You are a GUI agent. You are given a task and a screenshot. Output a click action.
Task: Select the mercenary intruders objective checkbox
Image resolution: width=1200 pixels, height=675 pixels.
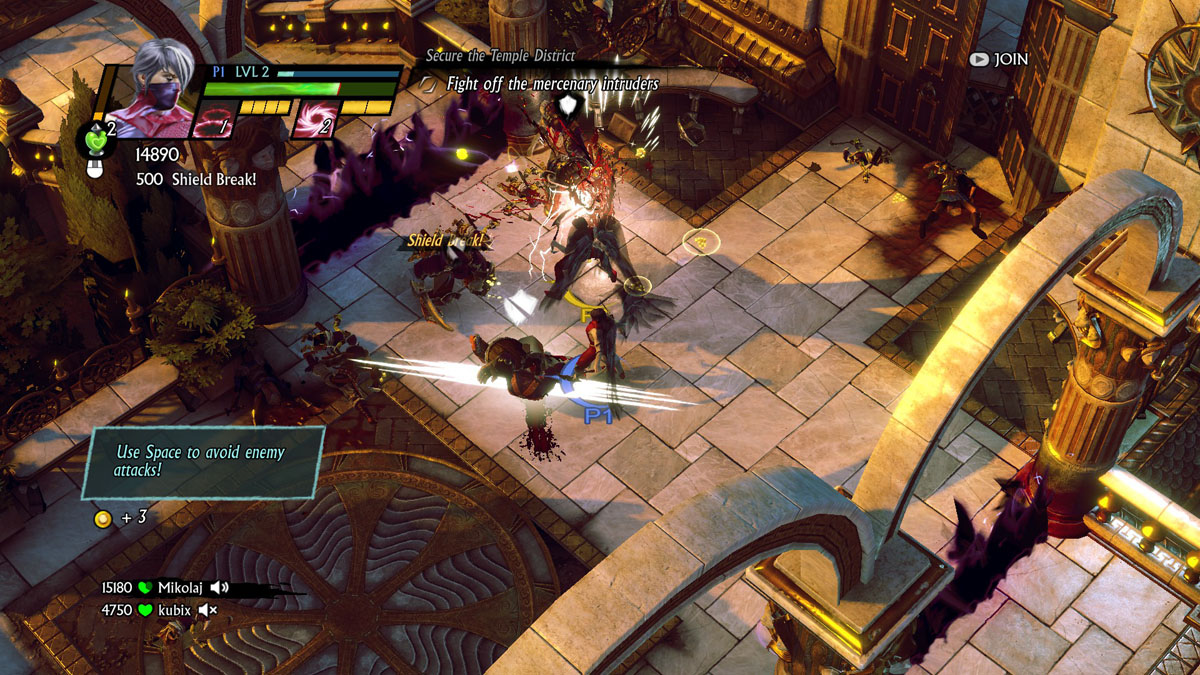[x=430, y=85]
